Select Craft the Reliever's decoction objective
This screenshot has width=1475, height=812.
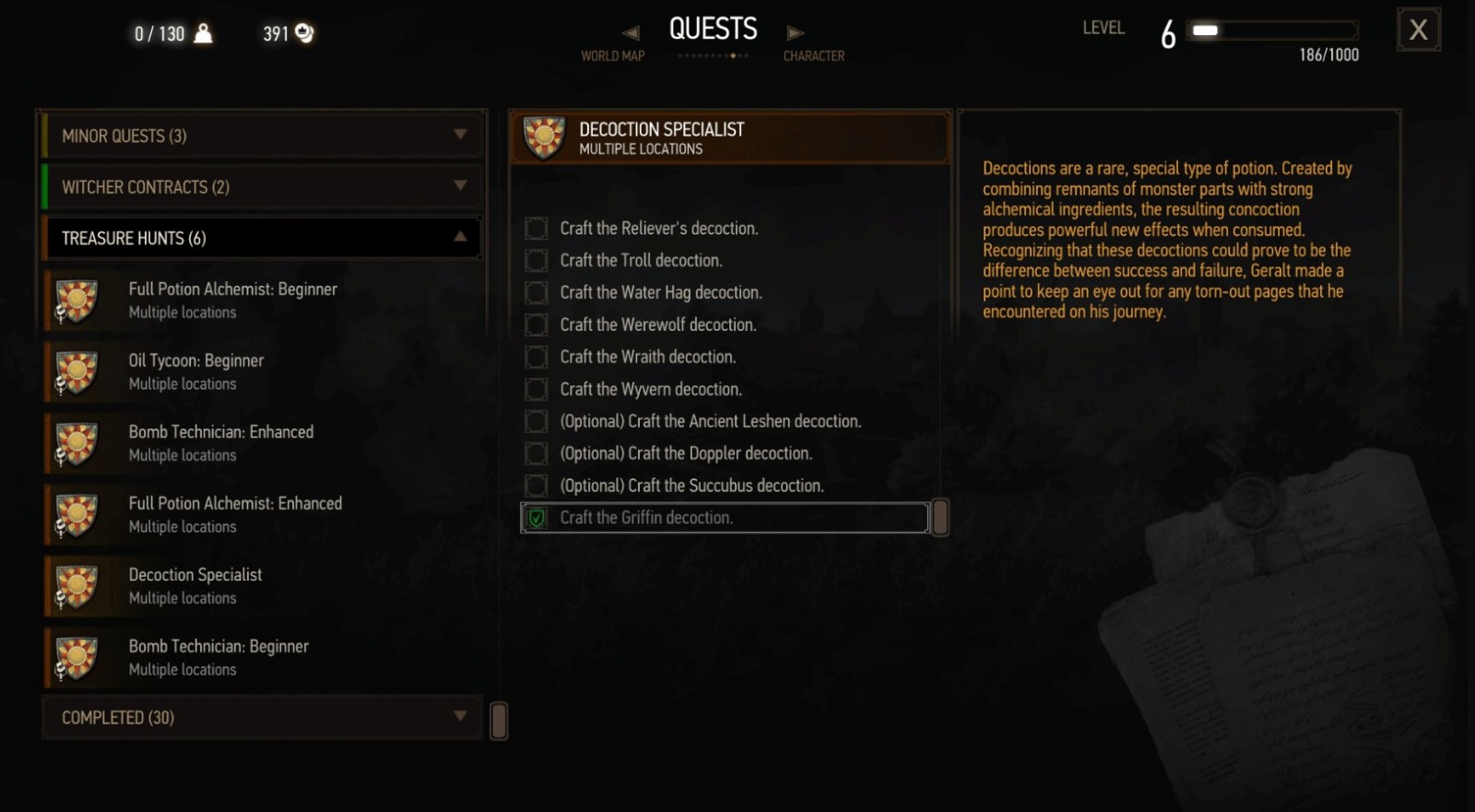click(658, 229)
